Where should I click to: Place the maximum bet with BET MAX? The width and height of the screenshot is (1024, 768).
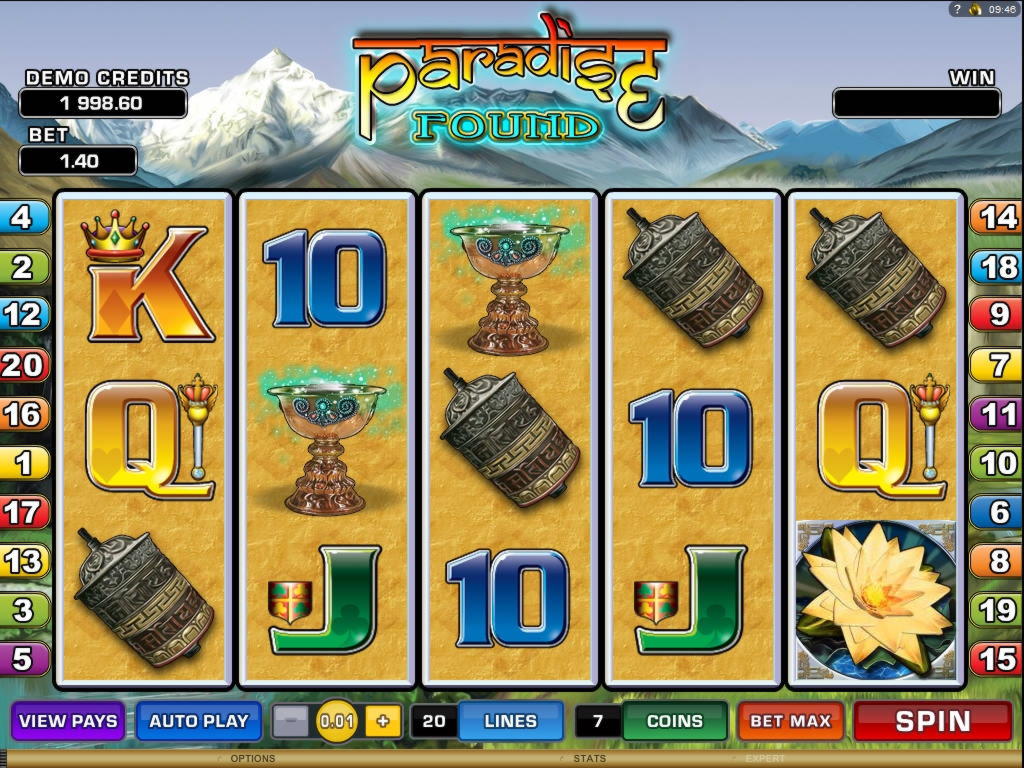pyautogui.click(x=790, y=721)
